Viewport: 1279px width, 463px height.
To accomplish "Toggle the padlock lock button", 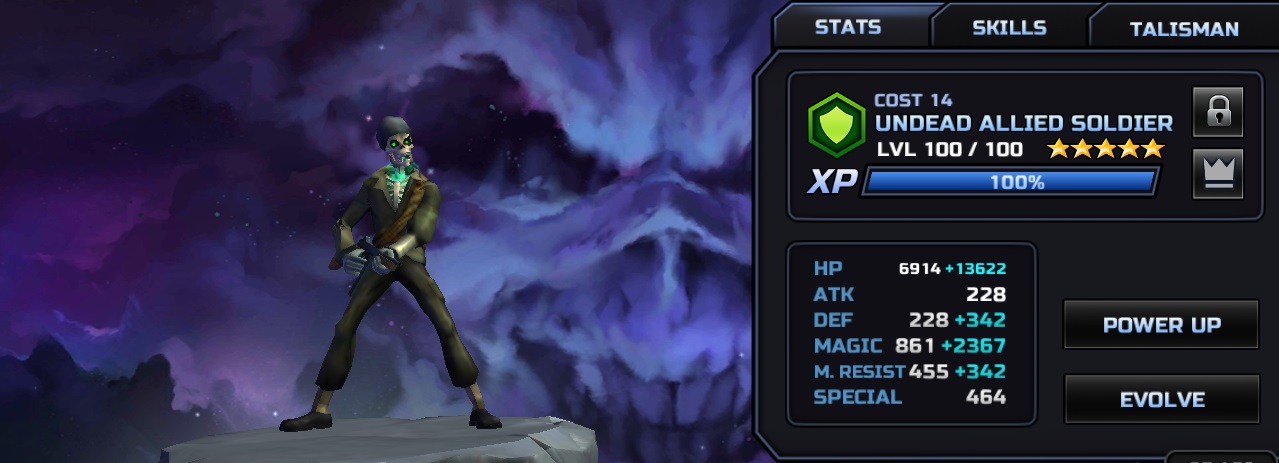I will [x=1217, y=112].
